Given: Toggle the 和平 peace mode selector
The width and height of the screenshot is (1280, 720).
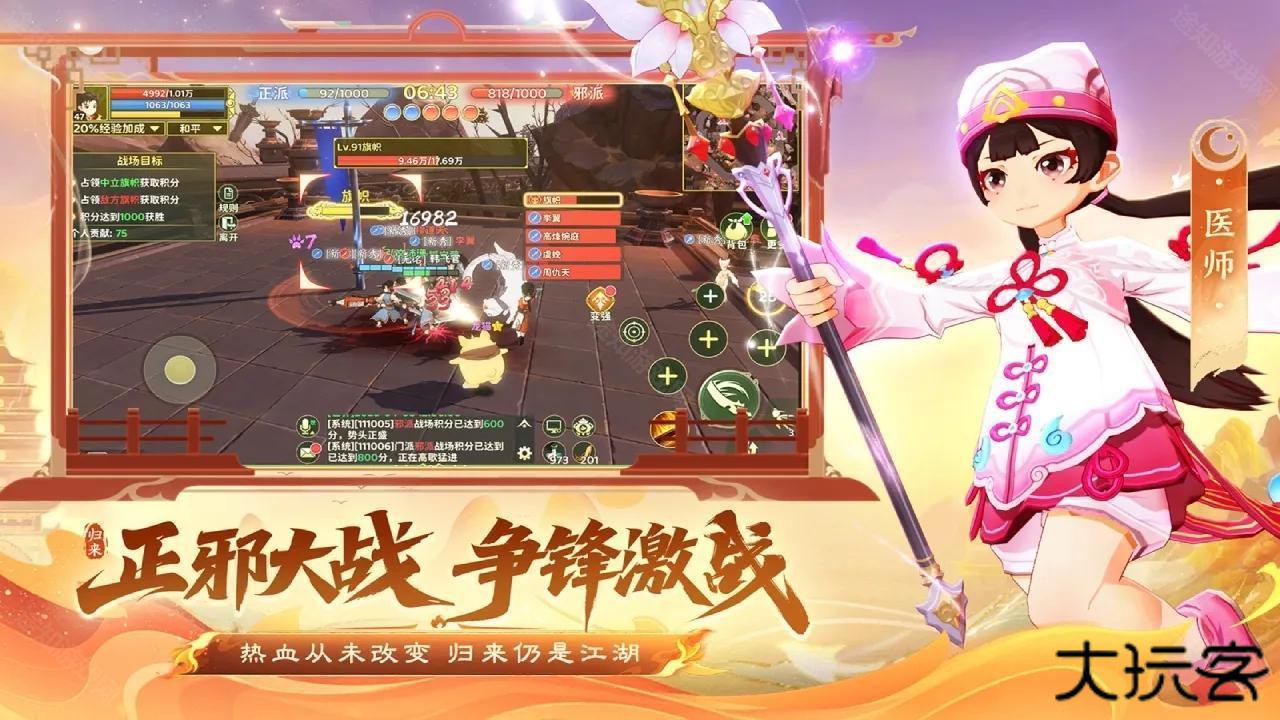Looking at the screenshot, I should [x=189, y=129].
